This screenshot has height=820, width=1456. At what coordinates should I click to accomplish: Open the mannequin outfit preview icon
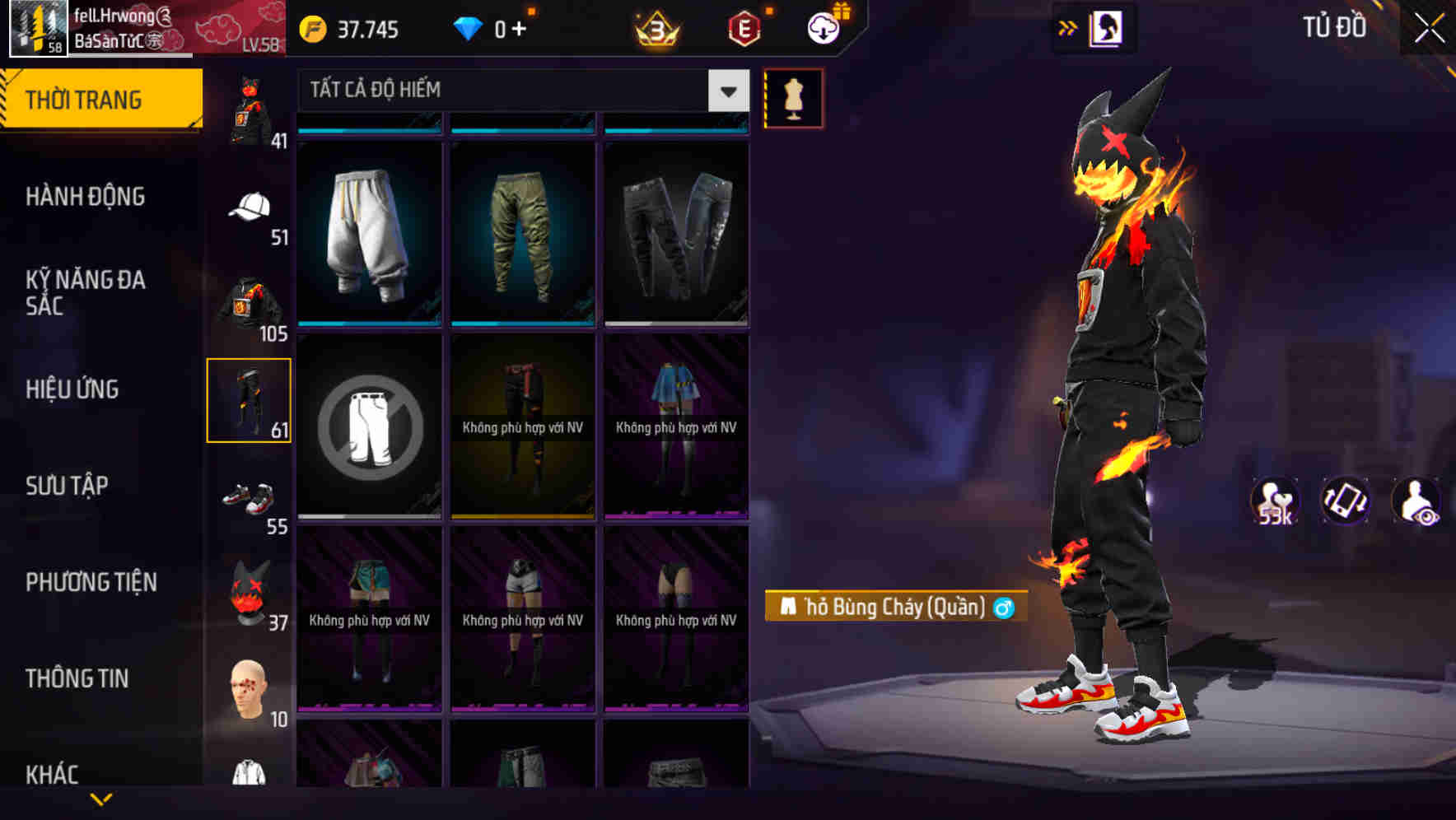tap(793, 97)
